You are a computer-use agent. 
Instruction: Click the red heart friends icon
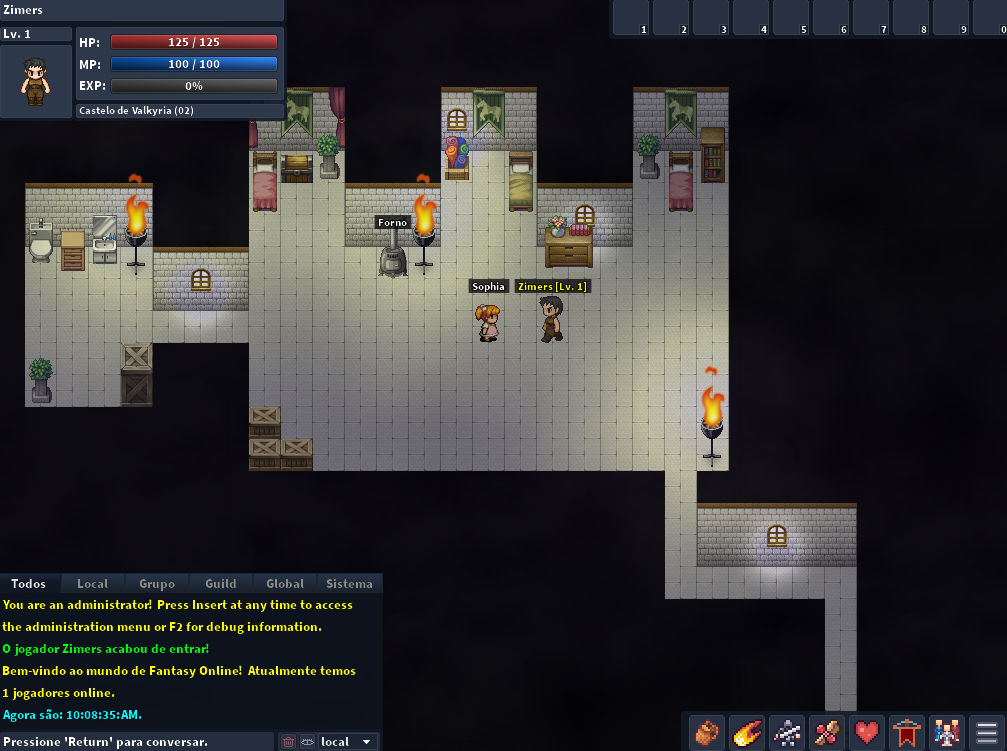867,733
